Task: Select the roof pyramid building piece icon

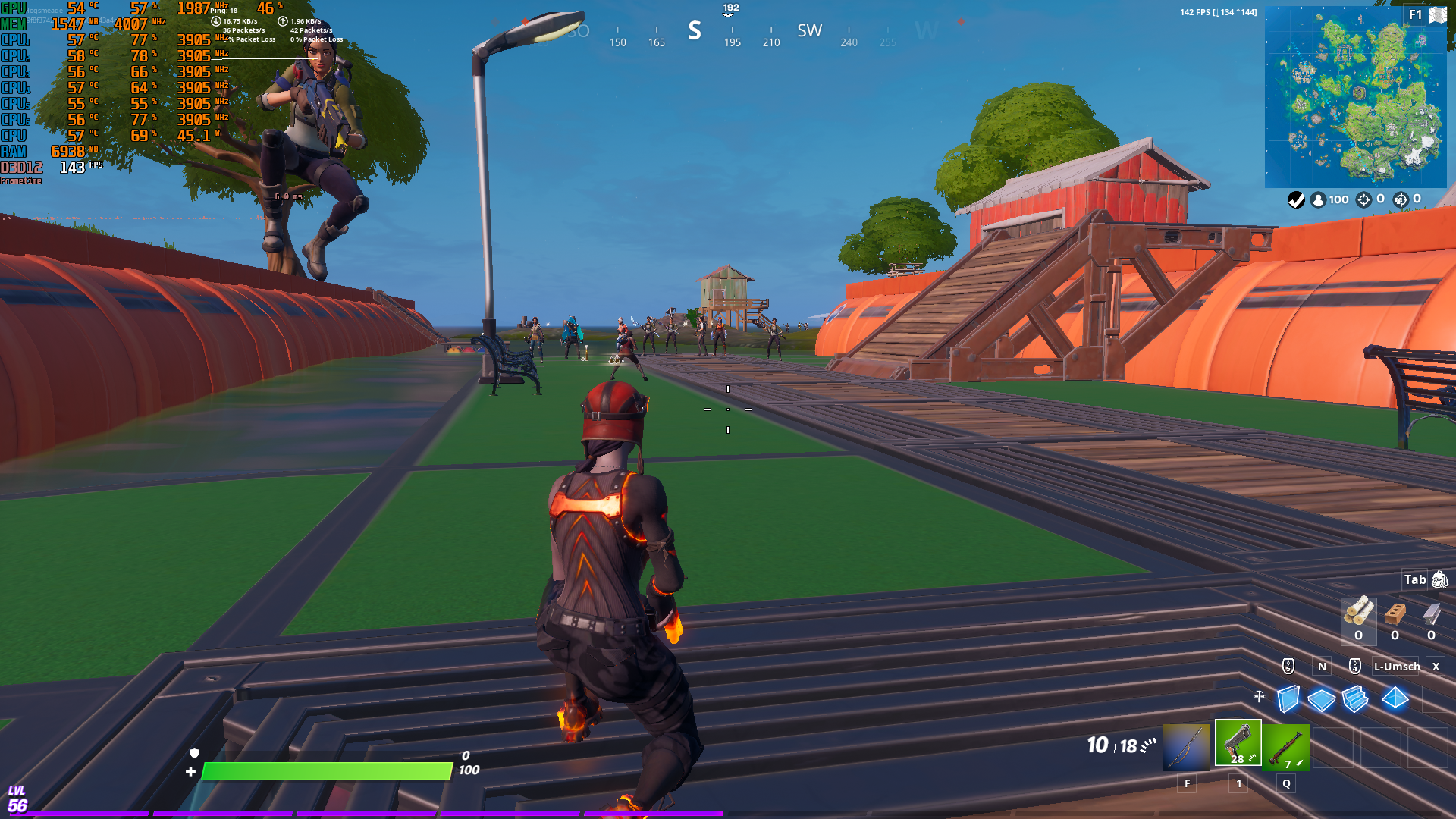Action: pos(1395,698)
